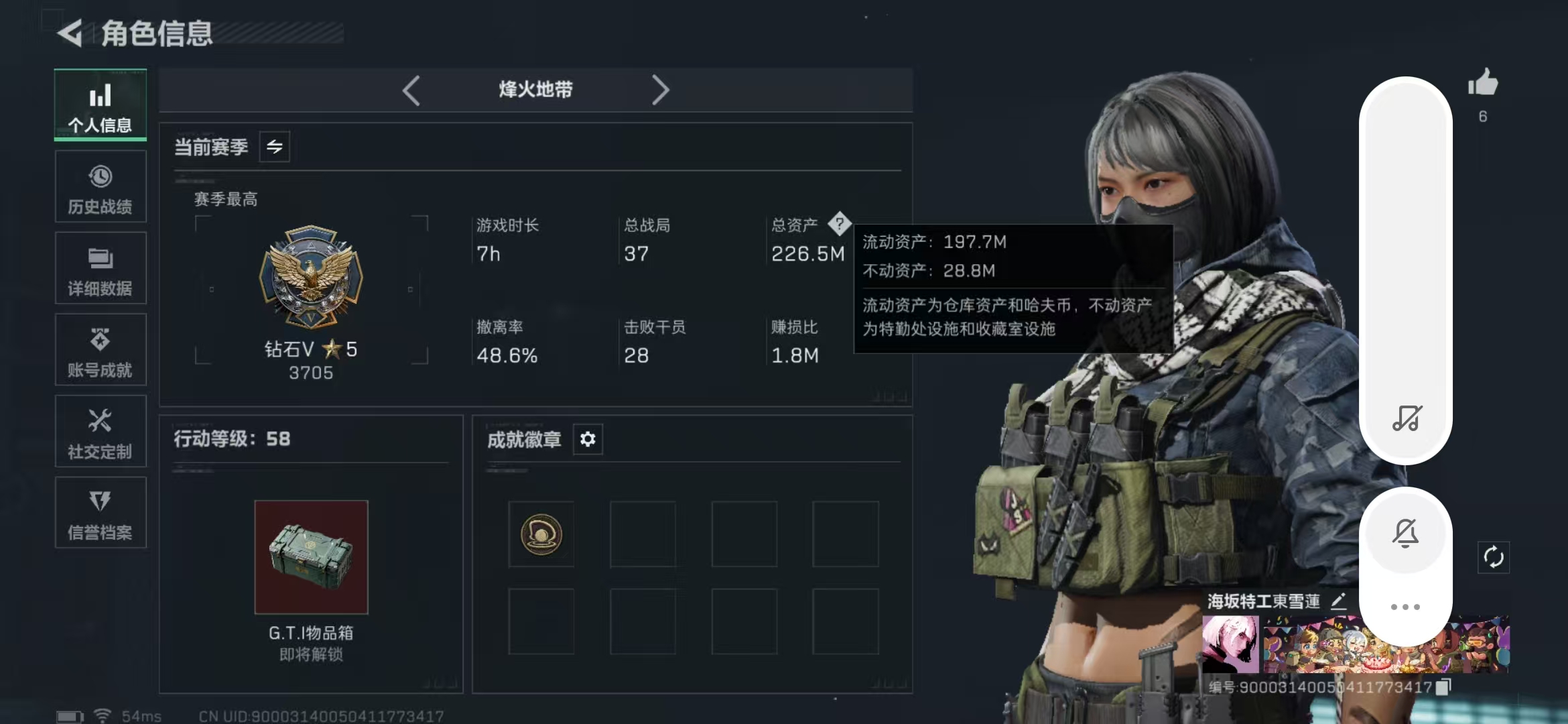
Task: Open the 信誉档案 reputation archive panel
Action: (100, 513)
